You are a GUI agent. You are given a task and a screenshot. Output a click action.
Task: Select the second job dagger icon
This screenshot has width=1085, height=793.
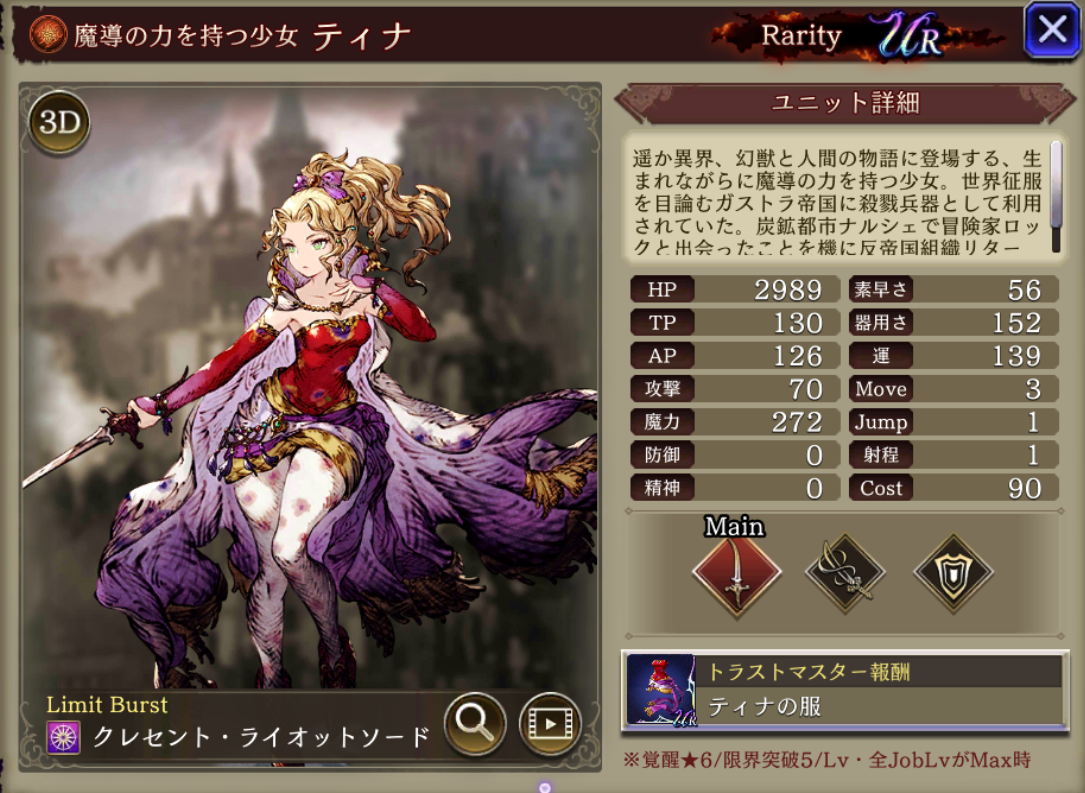coord(845,574)
